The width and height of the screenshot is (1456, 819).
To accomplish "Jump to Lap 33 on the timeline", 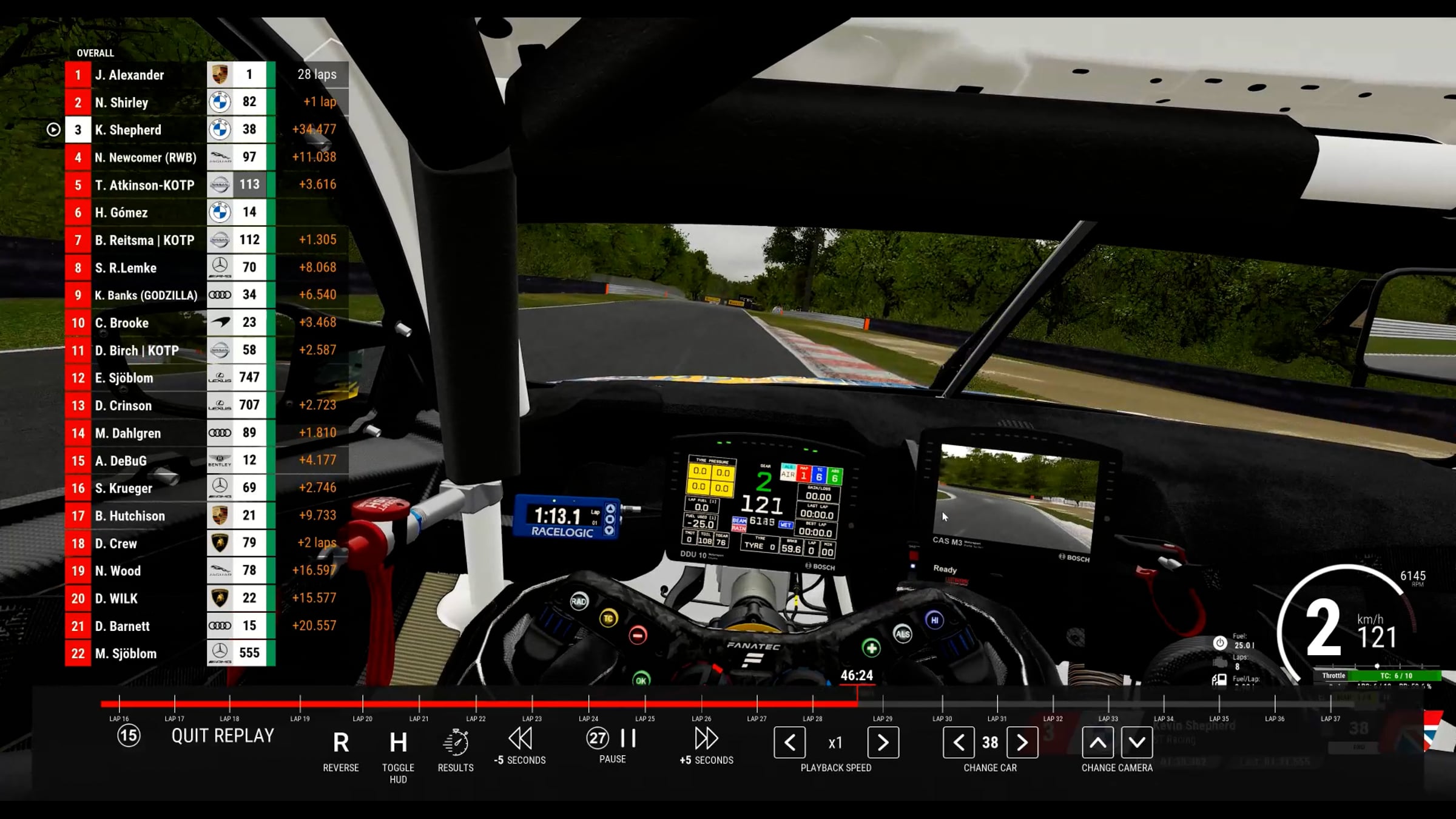I will pos(1108,704).
